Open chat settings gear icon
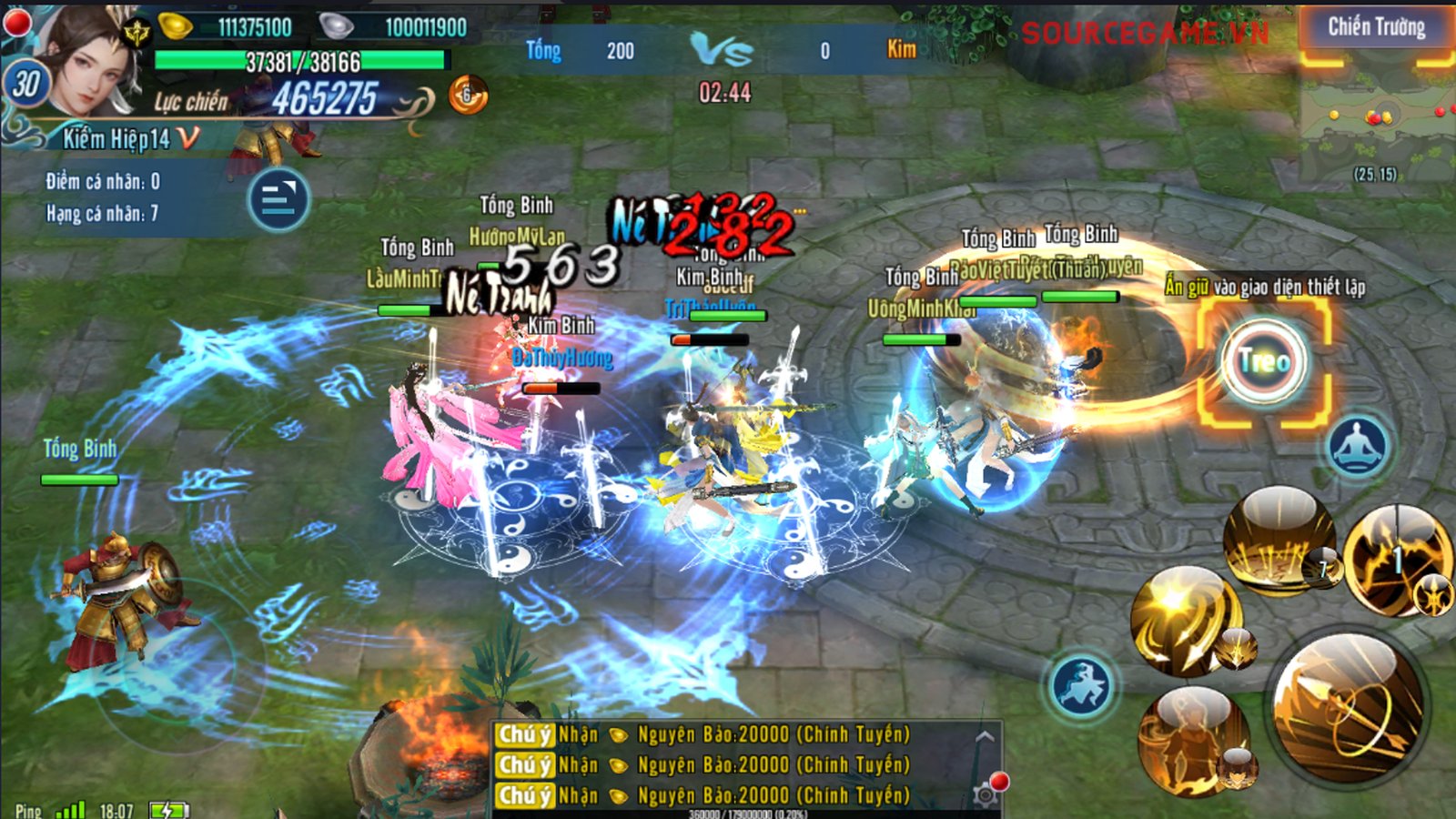 985,795
